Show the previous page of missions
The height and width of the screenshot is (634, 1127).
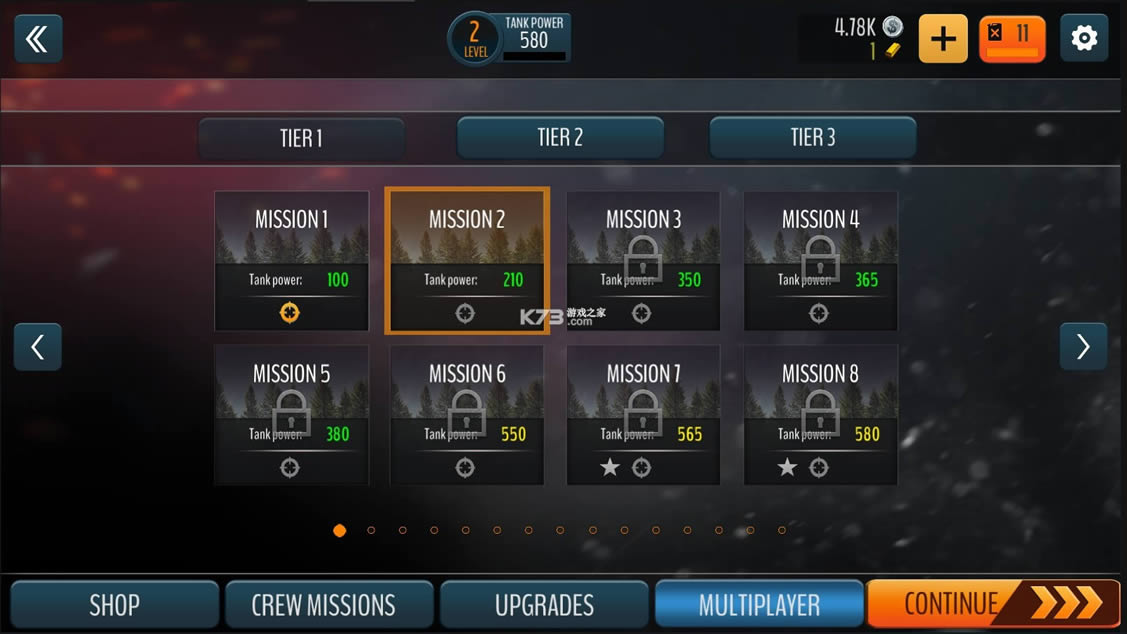(38, 347)
